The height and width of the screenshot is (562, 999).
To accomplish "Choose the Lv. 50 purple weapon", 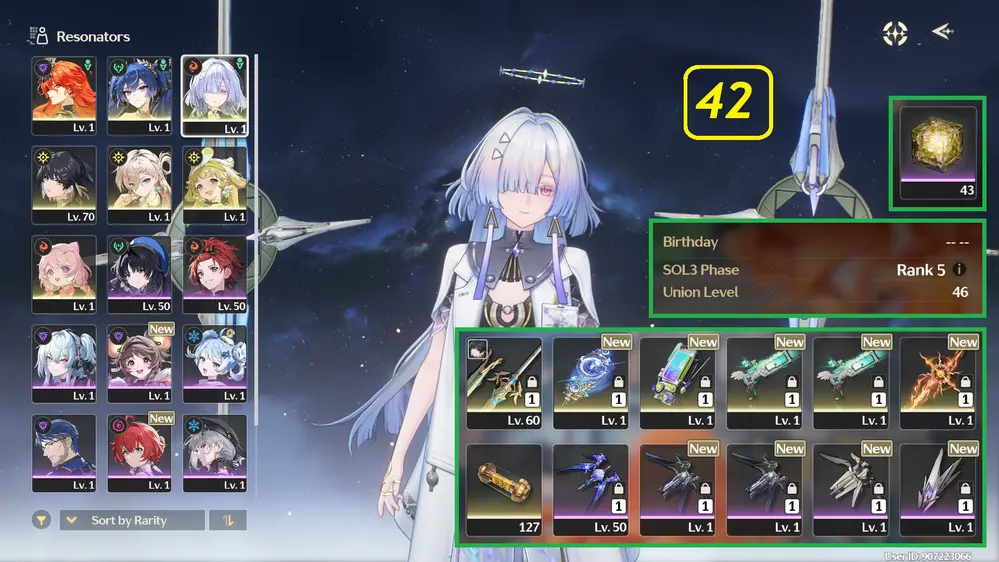I will point(590,489).
